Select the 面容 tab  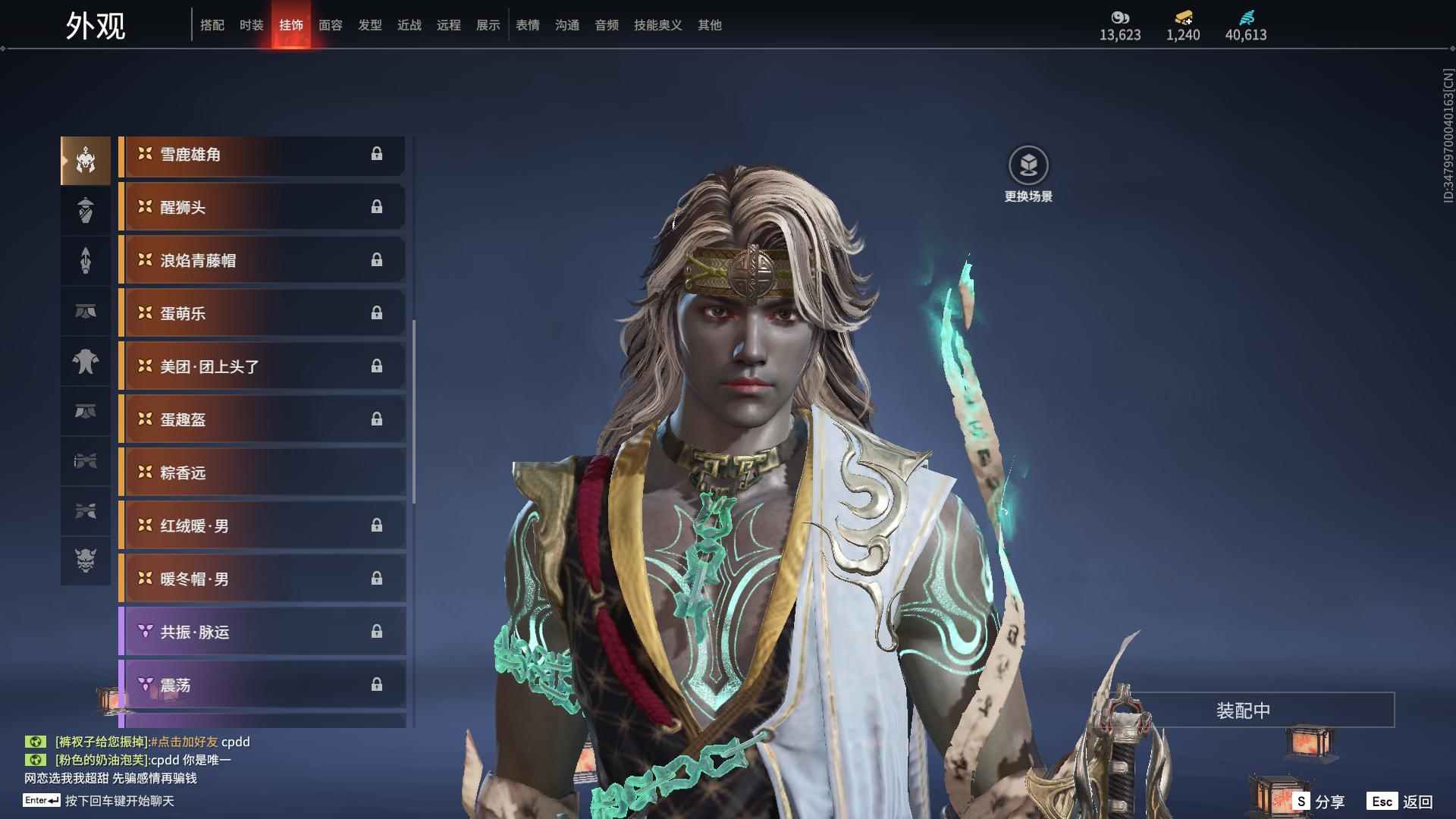click(330, 25)
